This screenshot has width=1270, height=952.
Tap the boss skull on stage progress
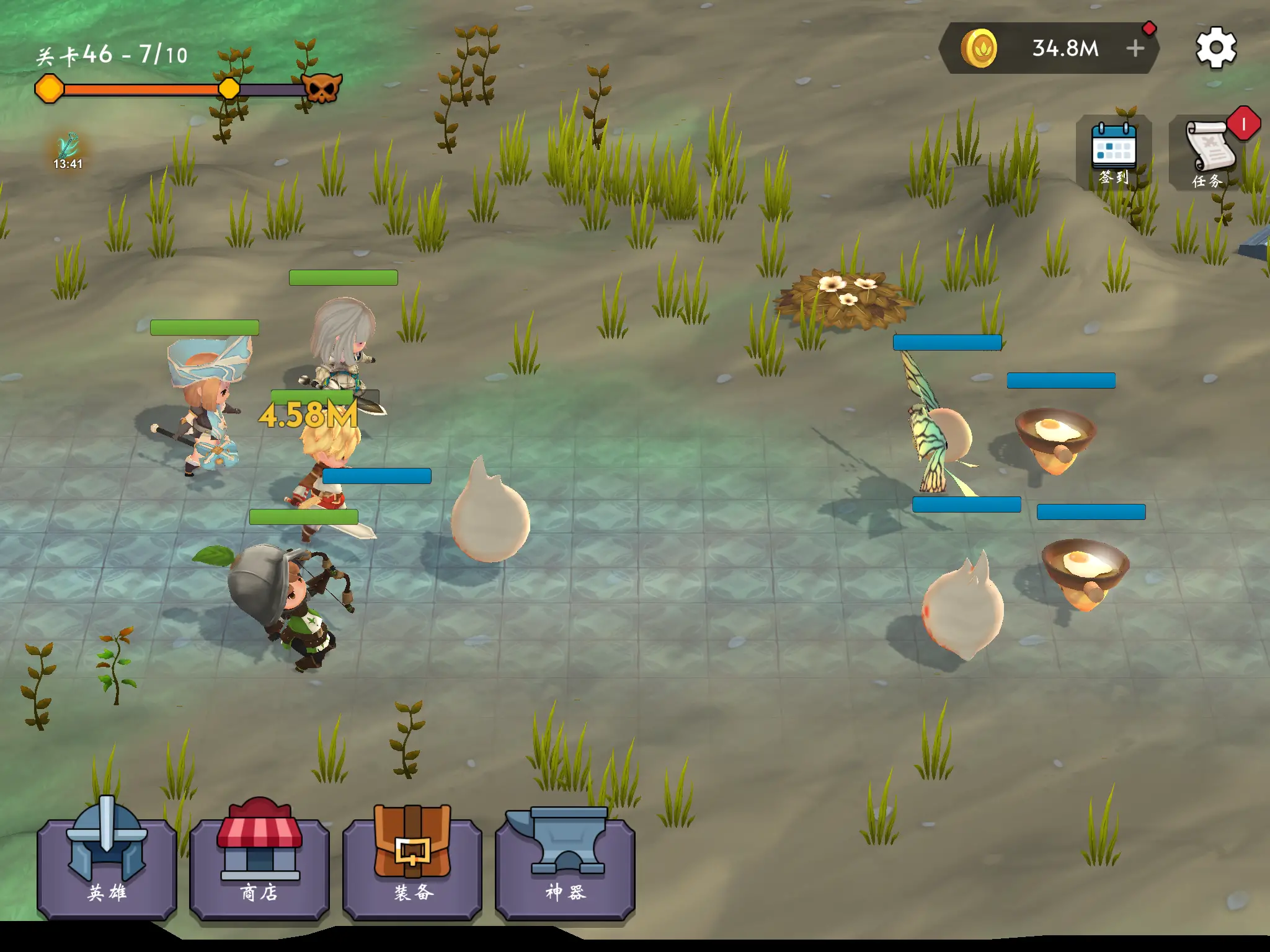click(x=322, y=89)
